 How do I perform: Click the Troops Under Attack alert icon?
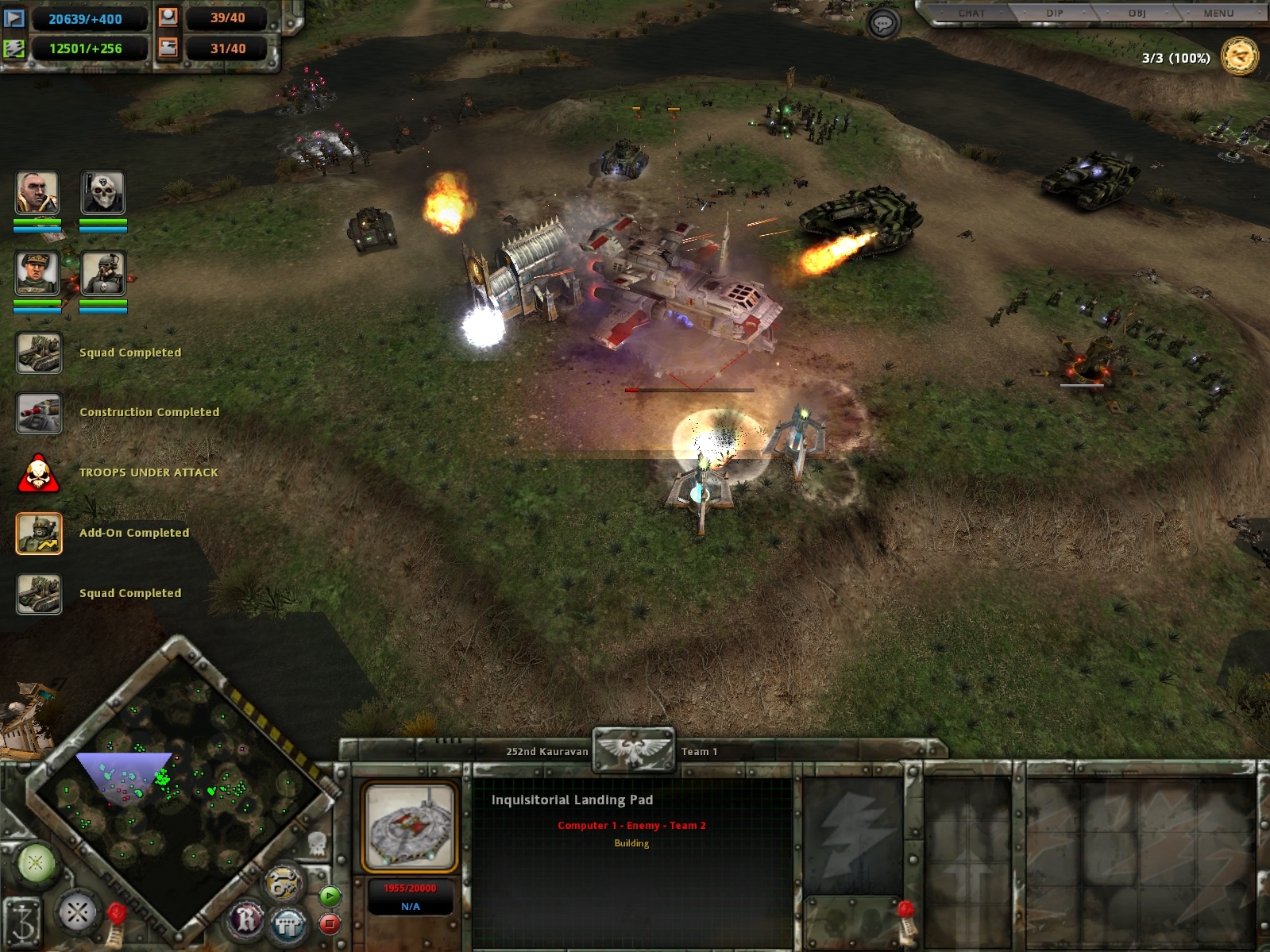(x=38, y=473)
